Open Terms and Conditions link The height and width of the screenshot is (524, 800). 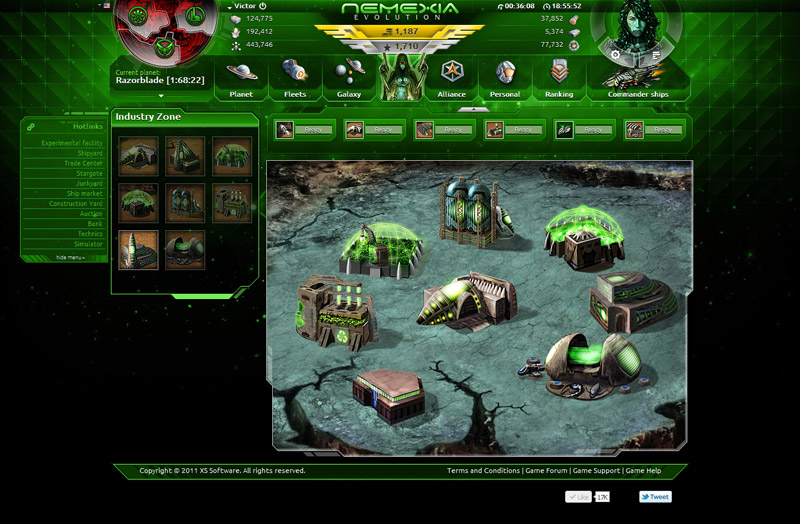(483, 470)
